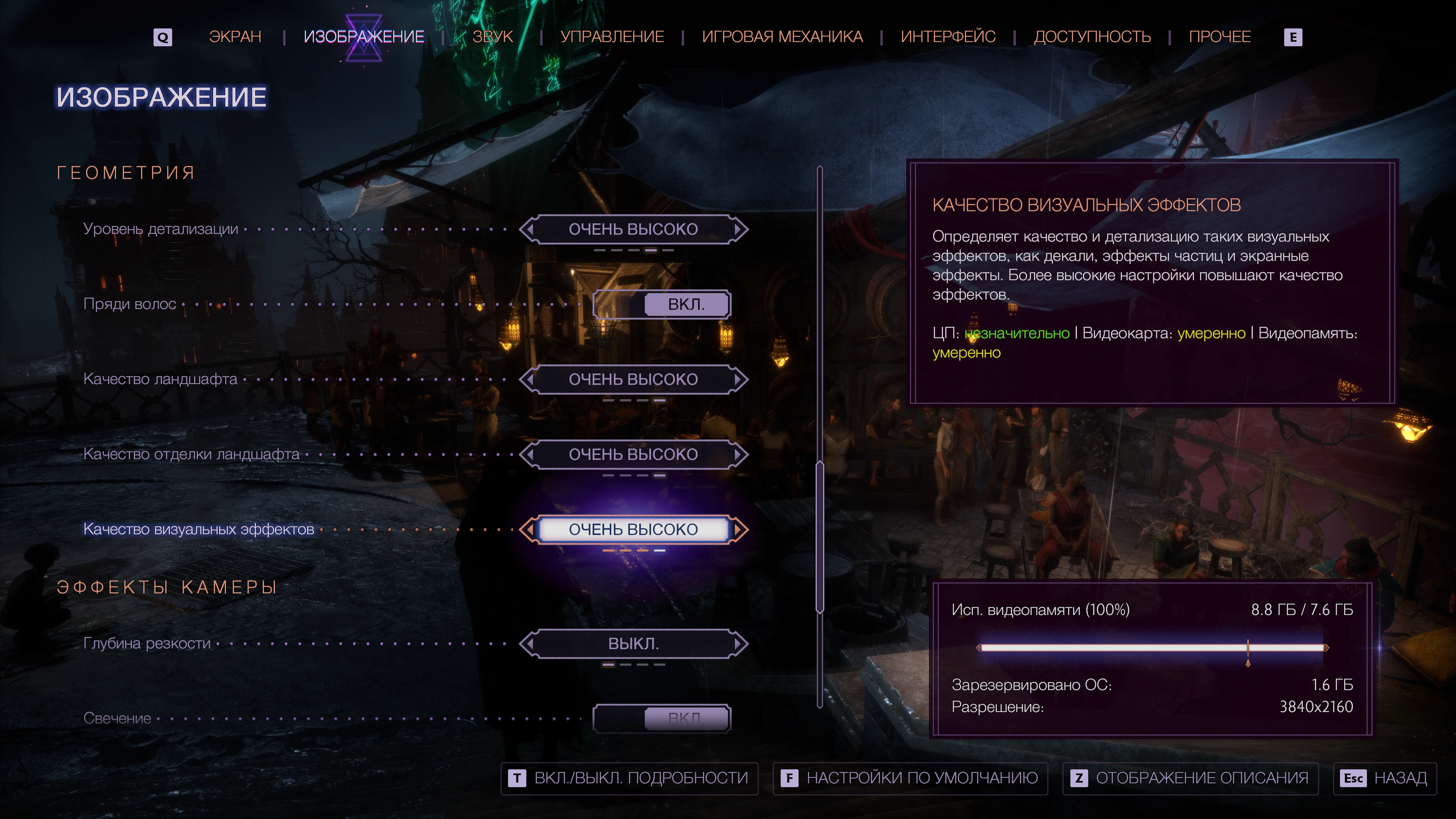1456x819 pixels.
Task: Increase Качество отделки ландшафта with right arrow
Action: tap(739, 454)
